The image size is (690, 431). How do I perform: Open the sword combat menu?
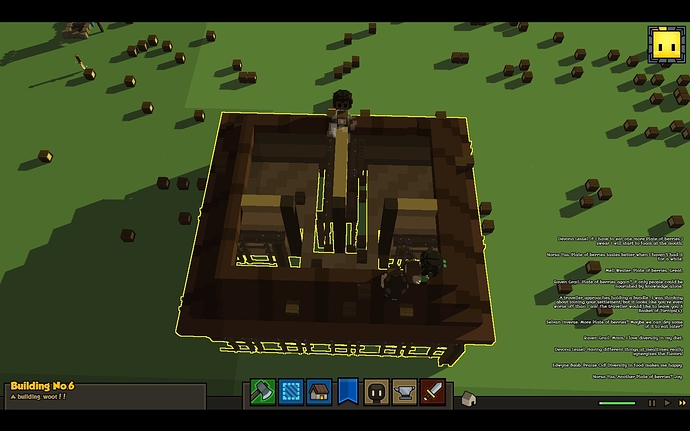[432, 391]
